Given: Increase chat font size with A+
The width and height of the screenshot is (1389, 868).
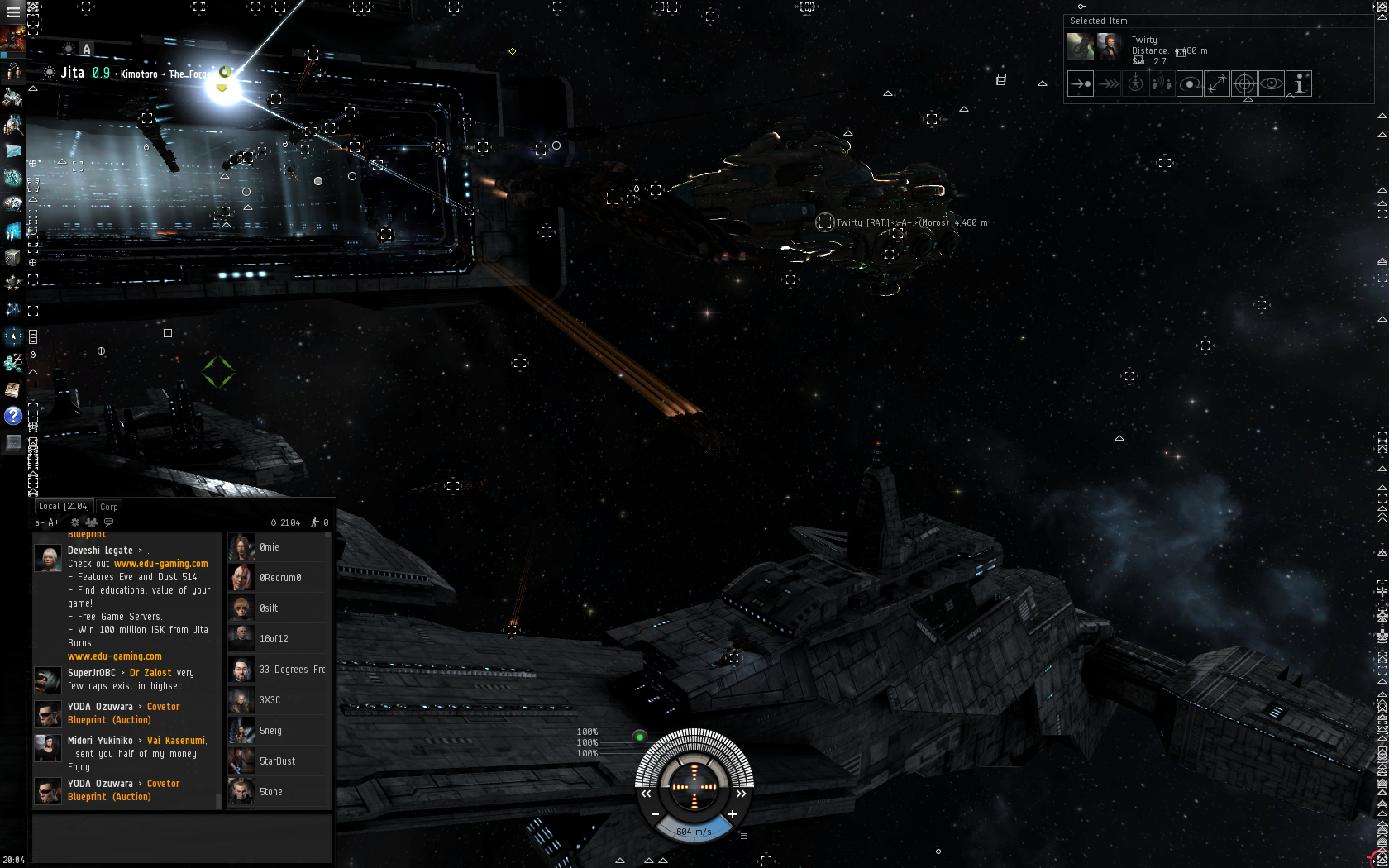Looking at the screenshot, I should (54, 522).
